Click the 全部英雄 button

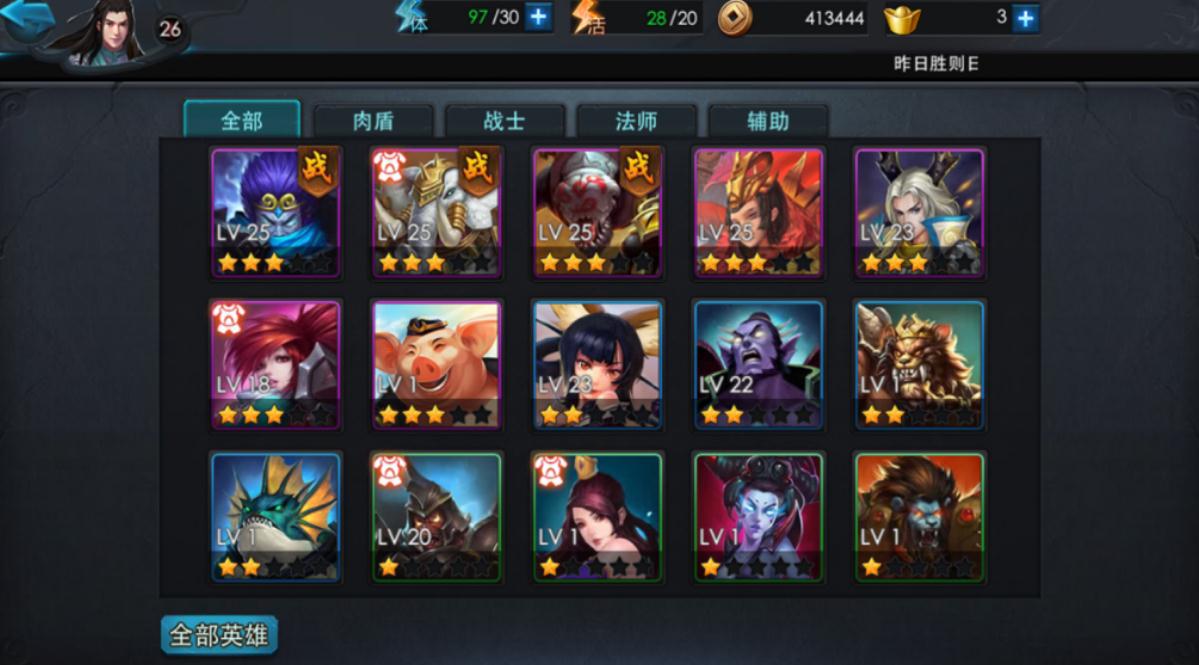point(219,635)
